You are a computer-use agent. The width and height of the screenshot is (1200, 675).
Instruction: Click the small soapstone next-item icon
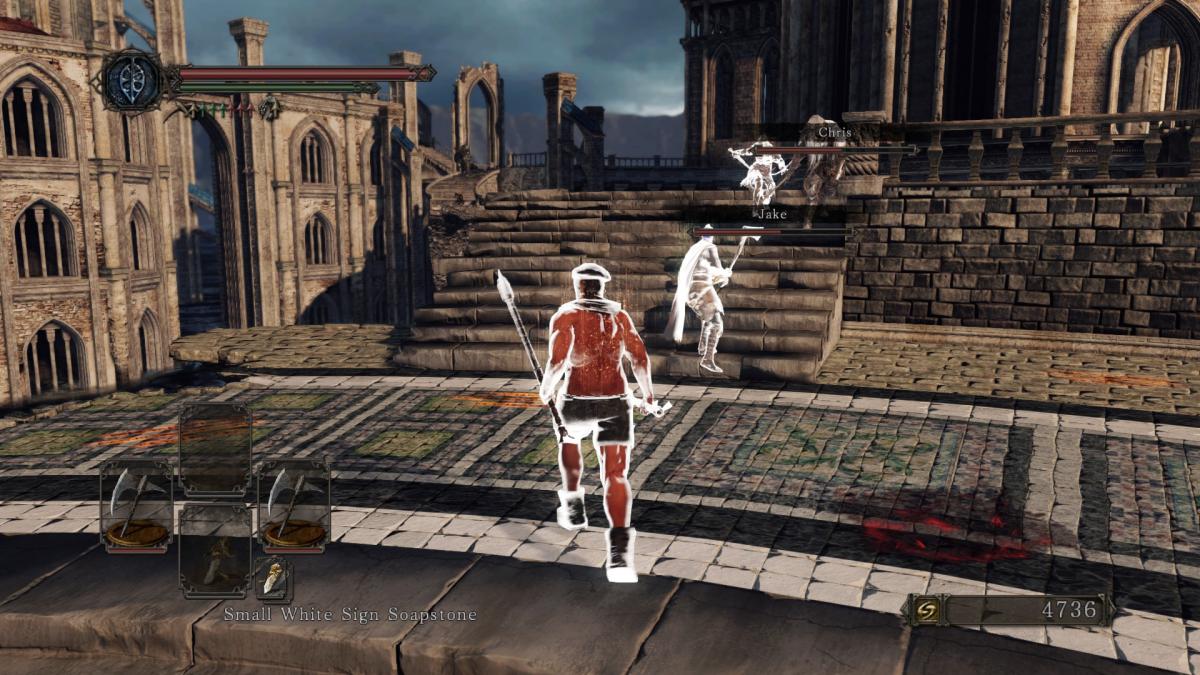pos(273,579)
